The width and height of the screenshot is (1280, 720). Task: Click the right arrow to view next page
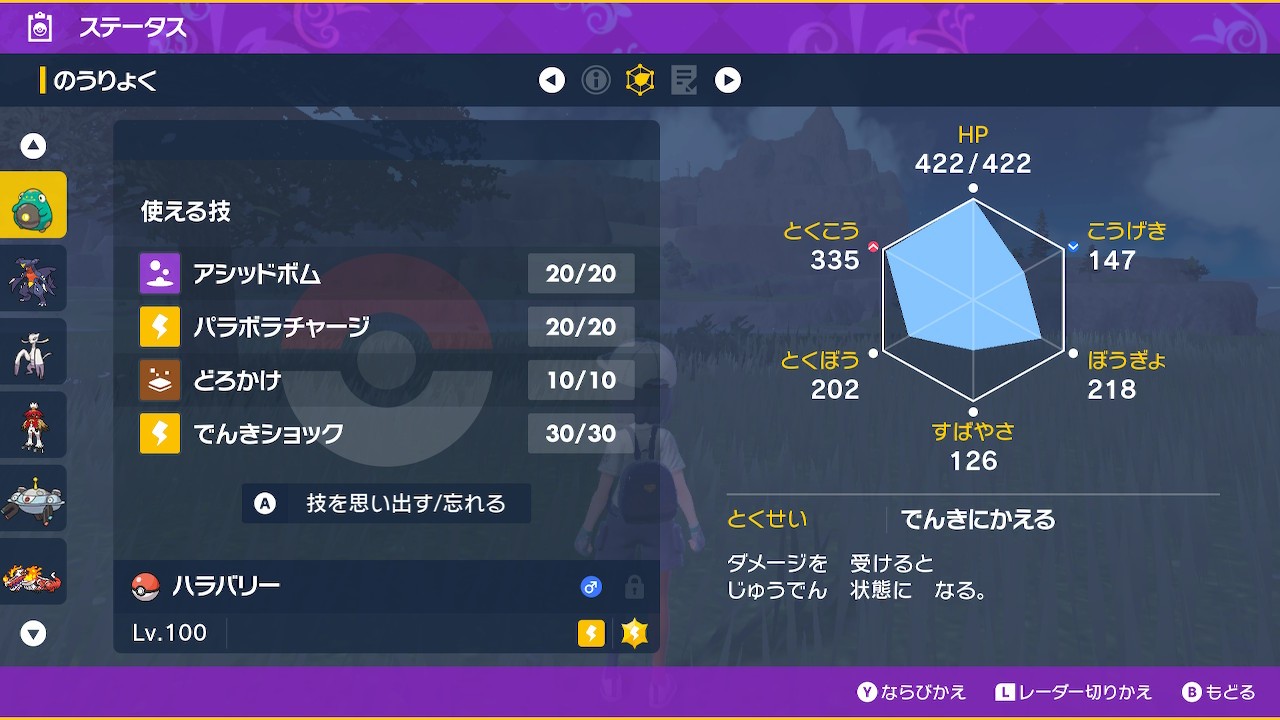pyautogui.click(x=728, y=80)
